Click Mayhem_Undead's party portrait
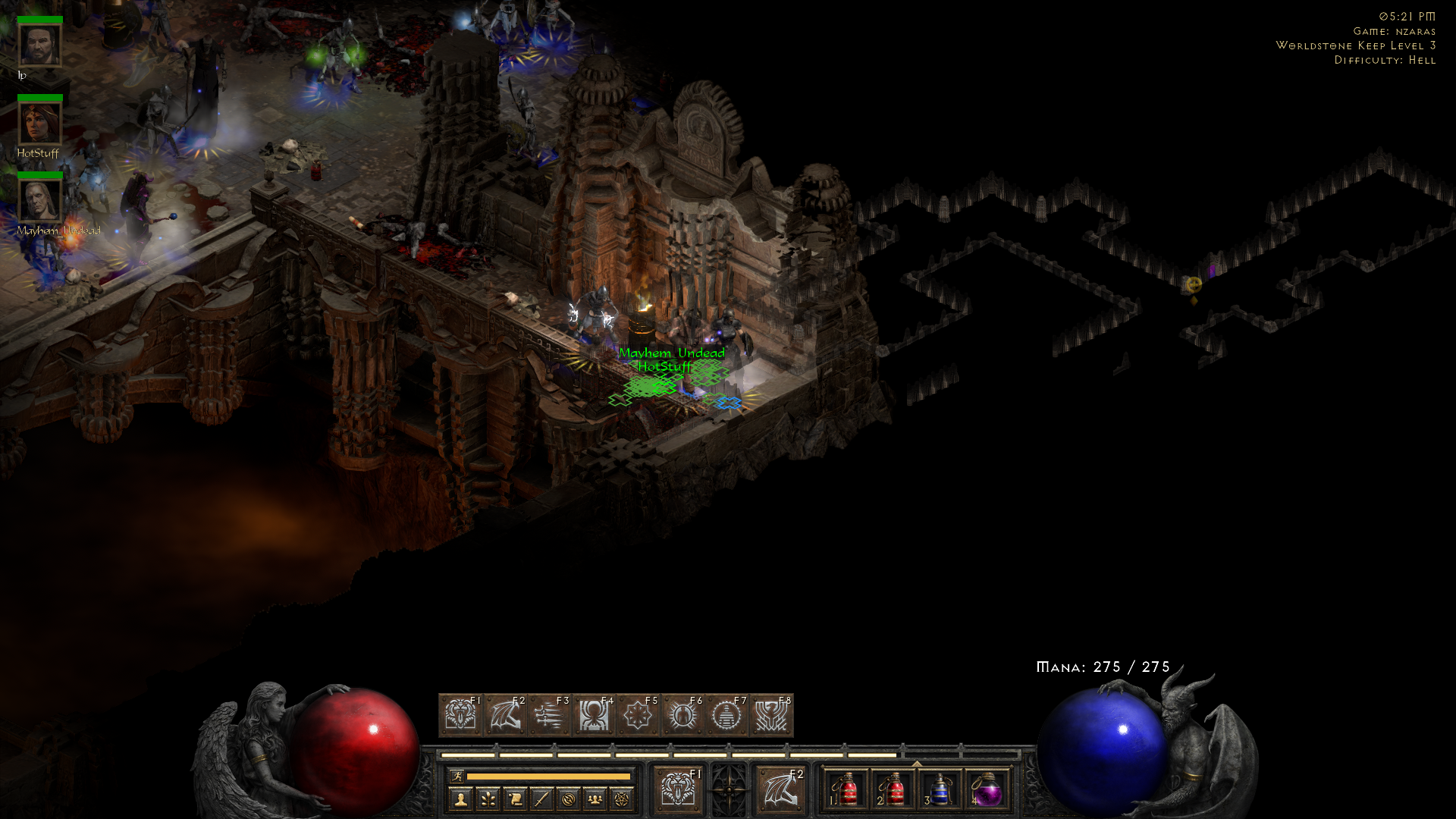Viewport: 1456px width, 819px height. (39, 199)
